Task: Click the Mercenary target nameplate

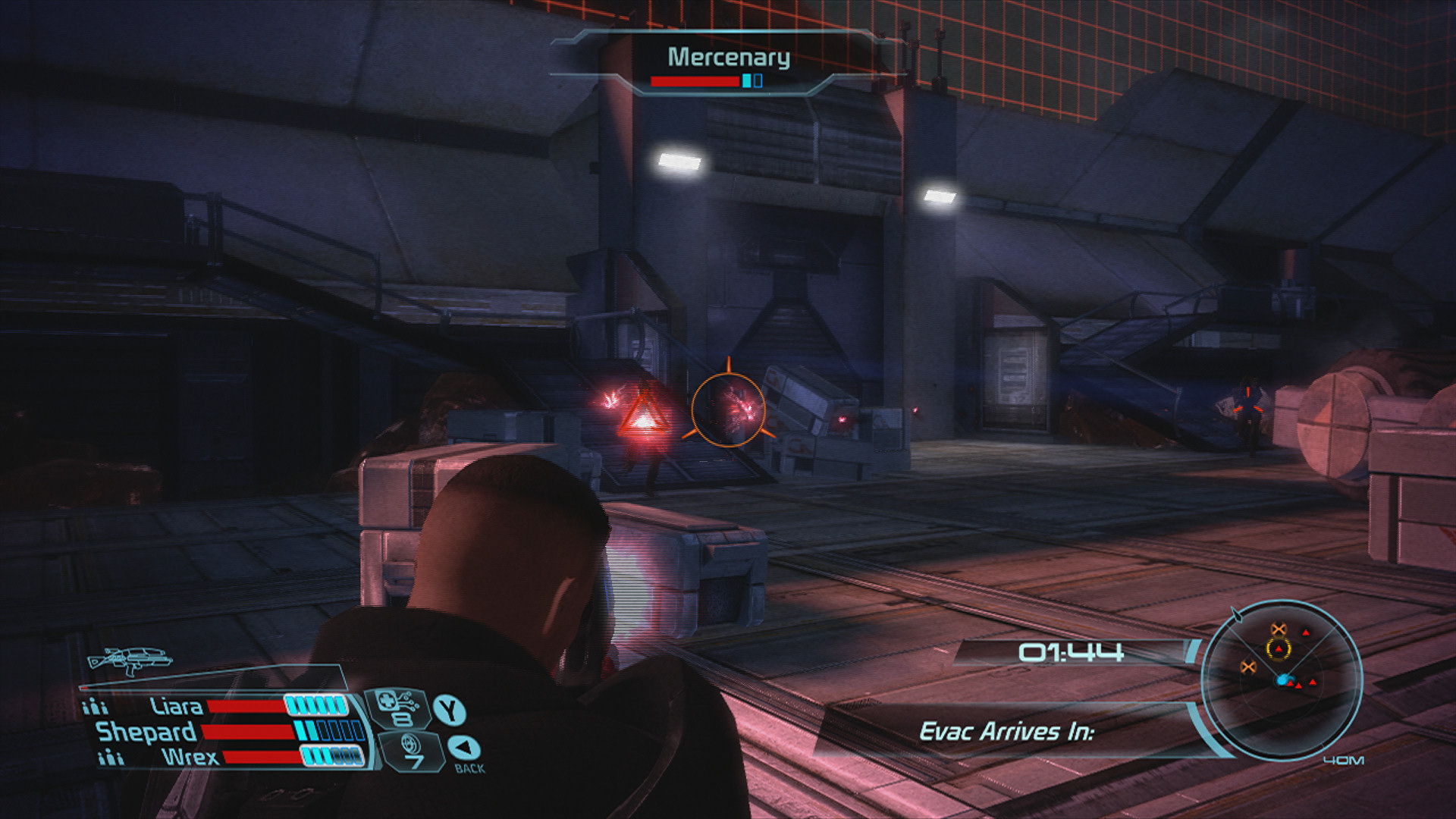Action: pyautogui.click(x=728, y=58)
